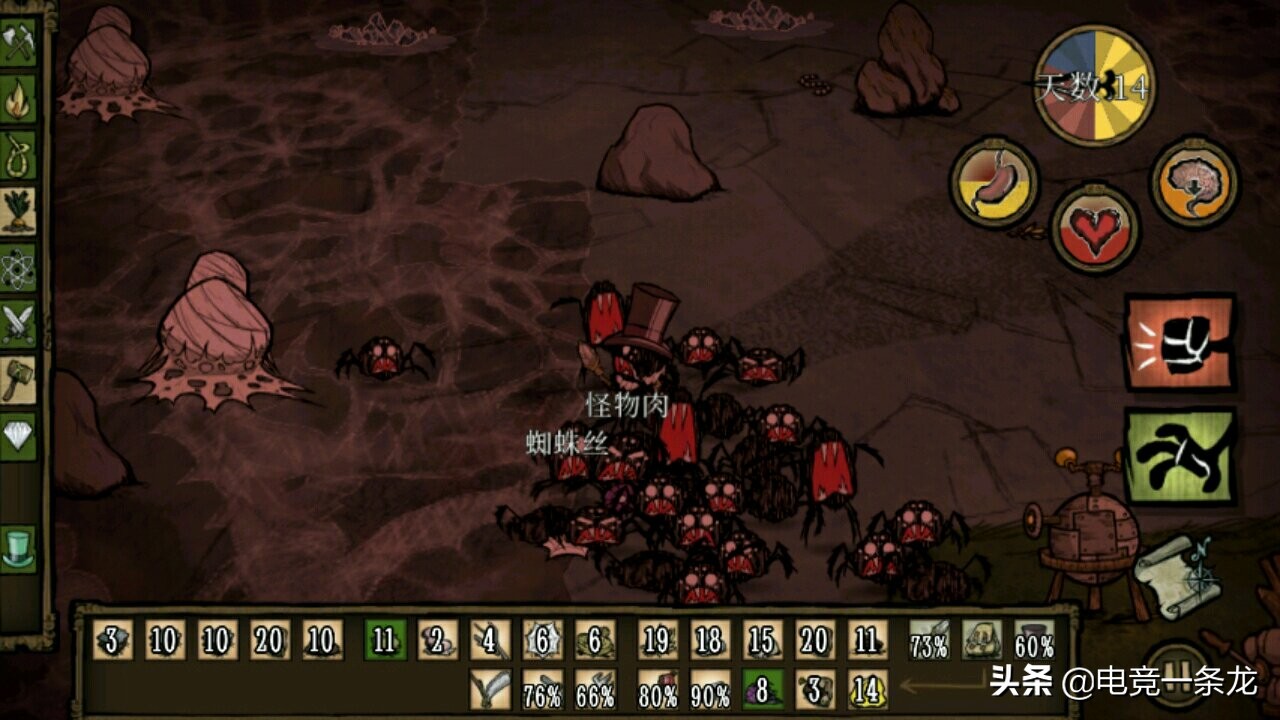Image resolution: width=1280 pixels, height=720 pixels.
Task: Open the Tools crafting tab with axe and pickaxe
Action: click(18, 42)
